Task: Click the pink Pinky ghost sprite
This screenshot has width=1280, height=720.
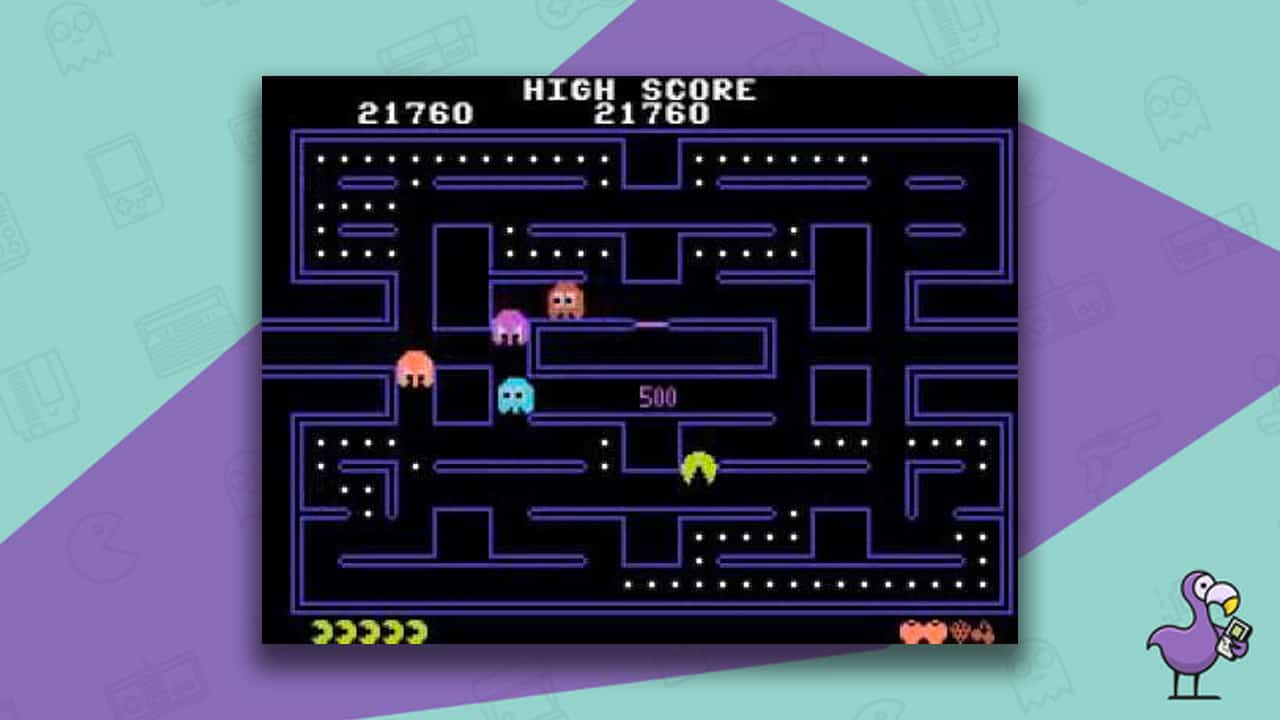Action: (x=512, y=325)
